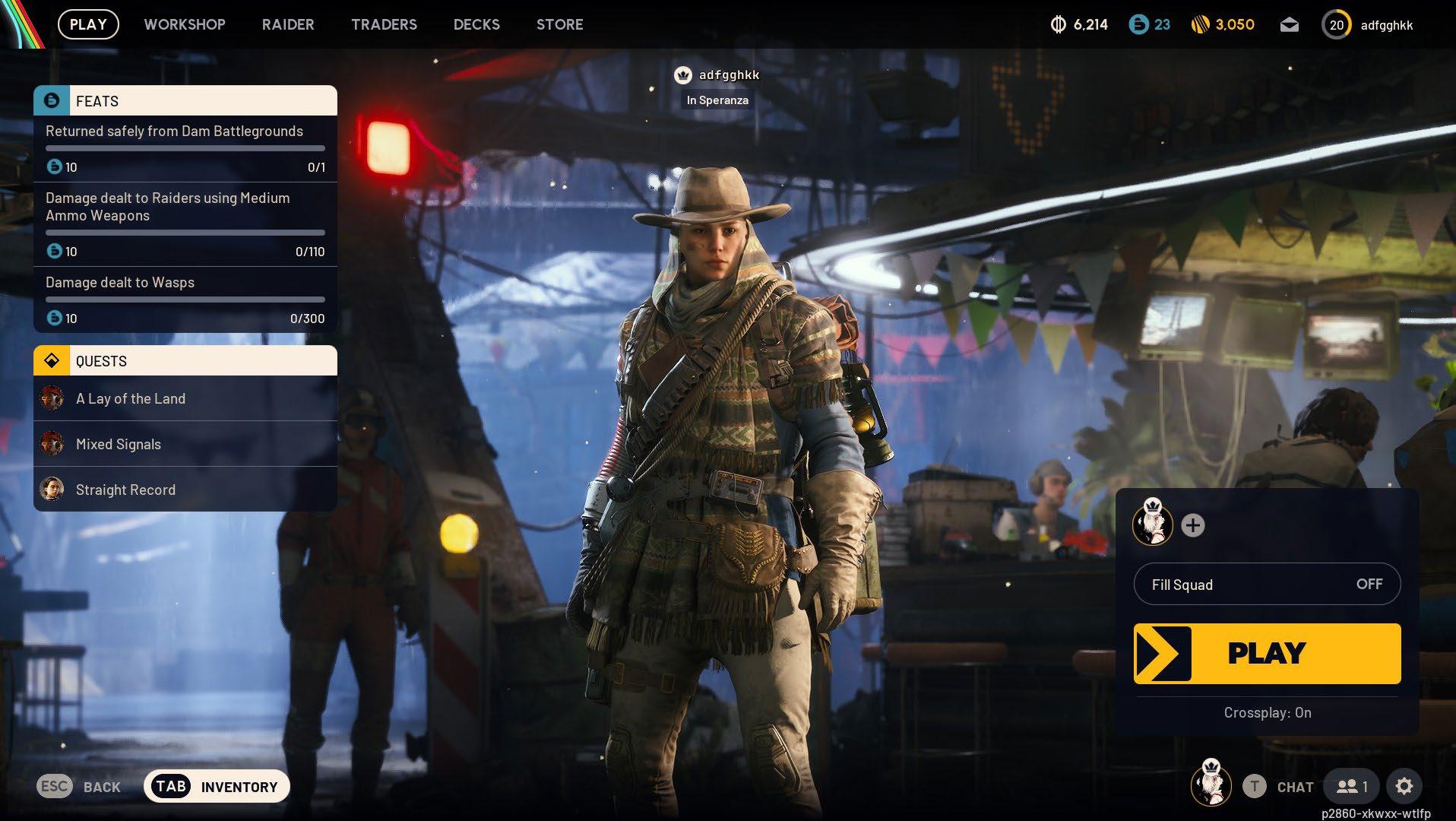Open the Raider tab

(x=288, y=24)
